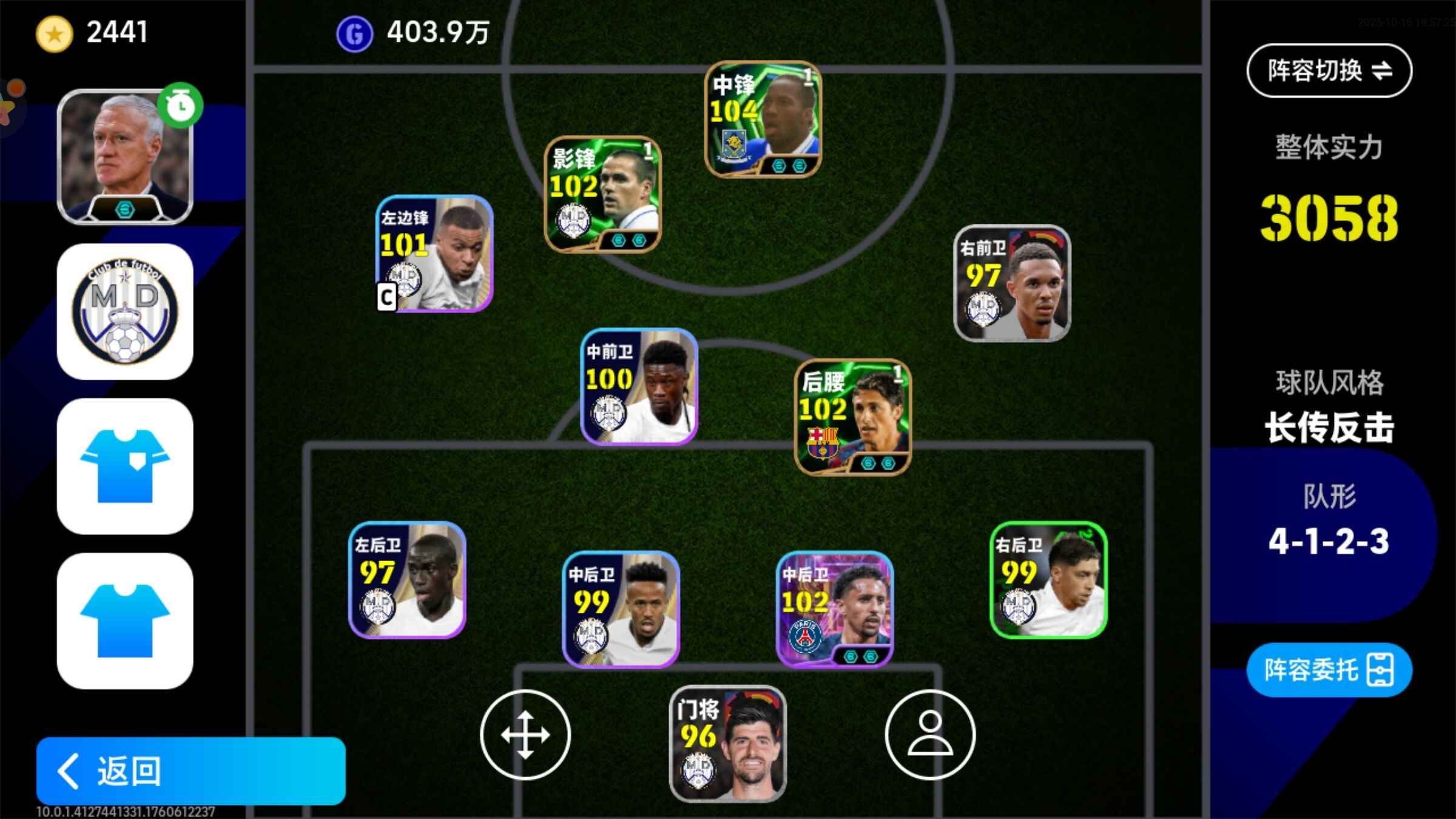Select the 中前卫 card rated 100
This screenshot has width=1456, height=819.
[639, 386]
